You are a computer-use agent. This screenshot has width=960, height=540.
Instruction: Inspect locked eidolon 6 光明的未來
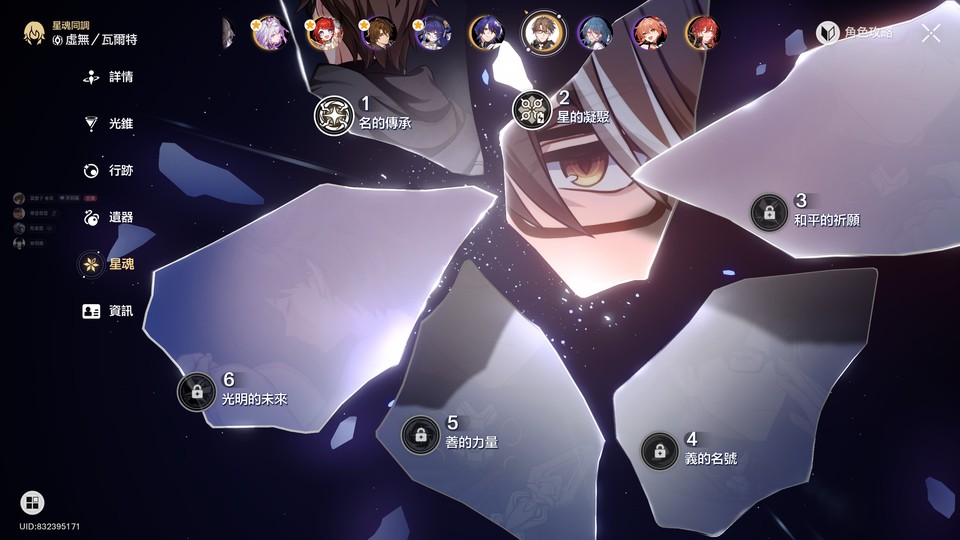tap(197, 390)
